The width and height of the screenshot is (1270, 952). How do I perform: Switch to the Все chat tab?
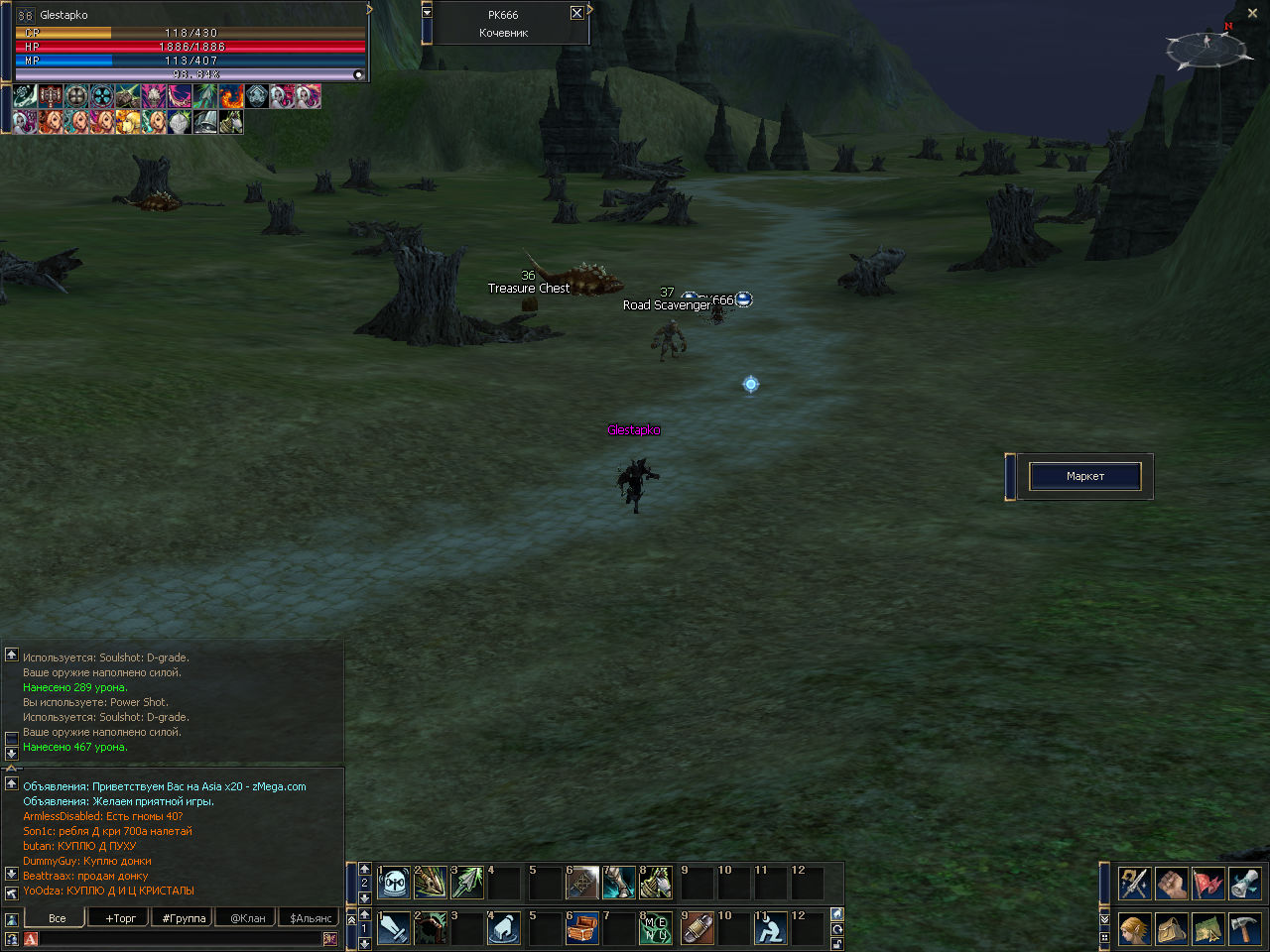(58, 918)
